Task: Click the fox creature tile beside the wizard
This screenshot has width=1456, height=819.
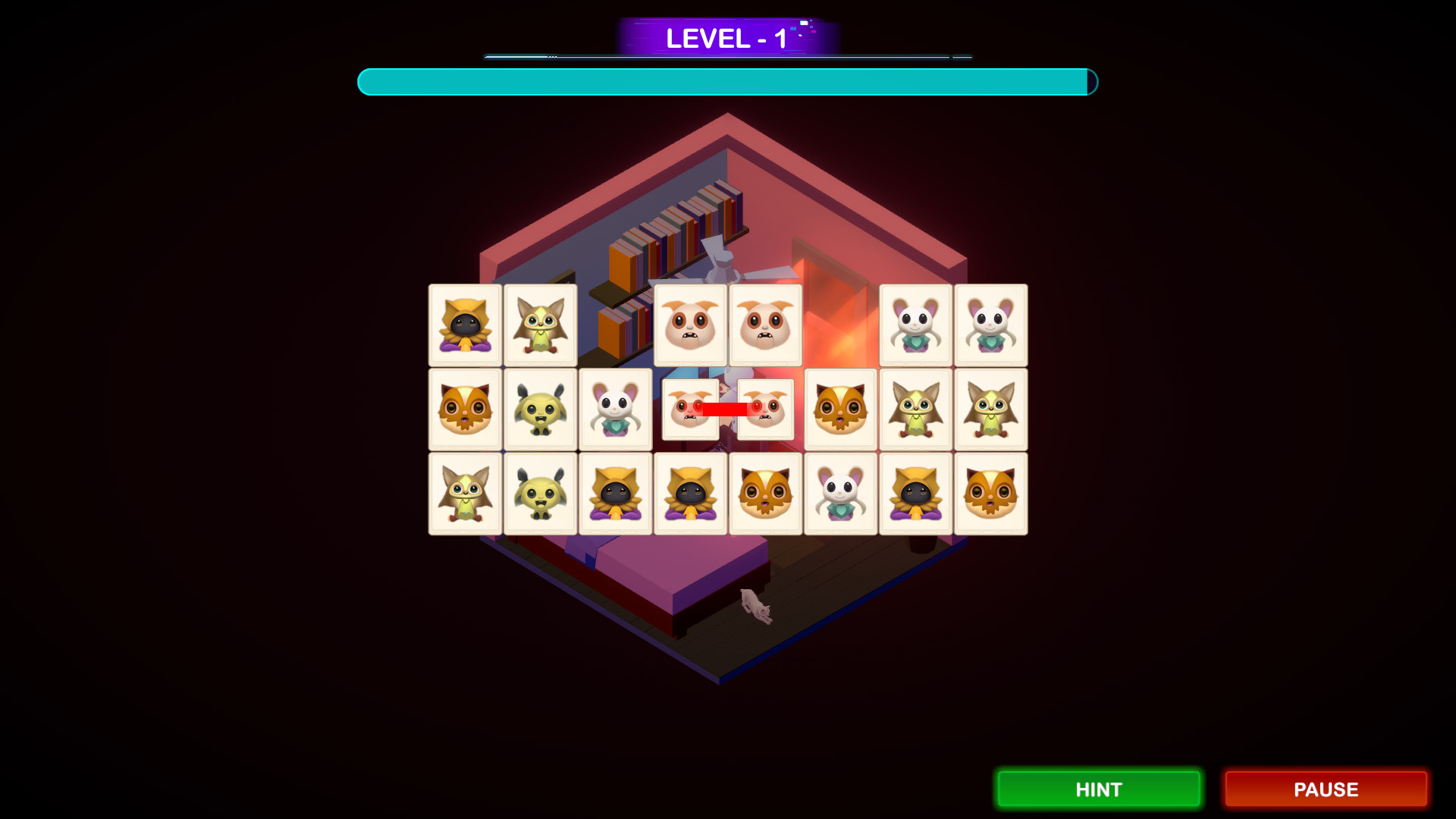Action: point(539,325)
